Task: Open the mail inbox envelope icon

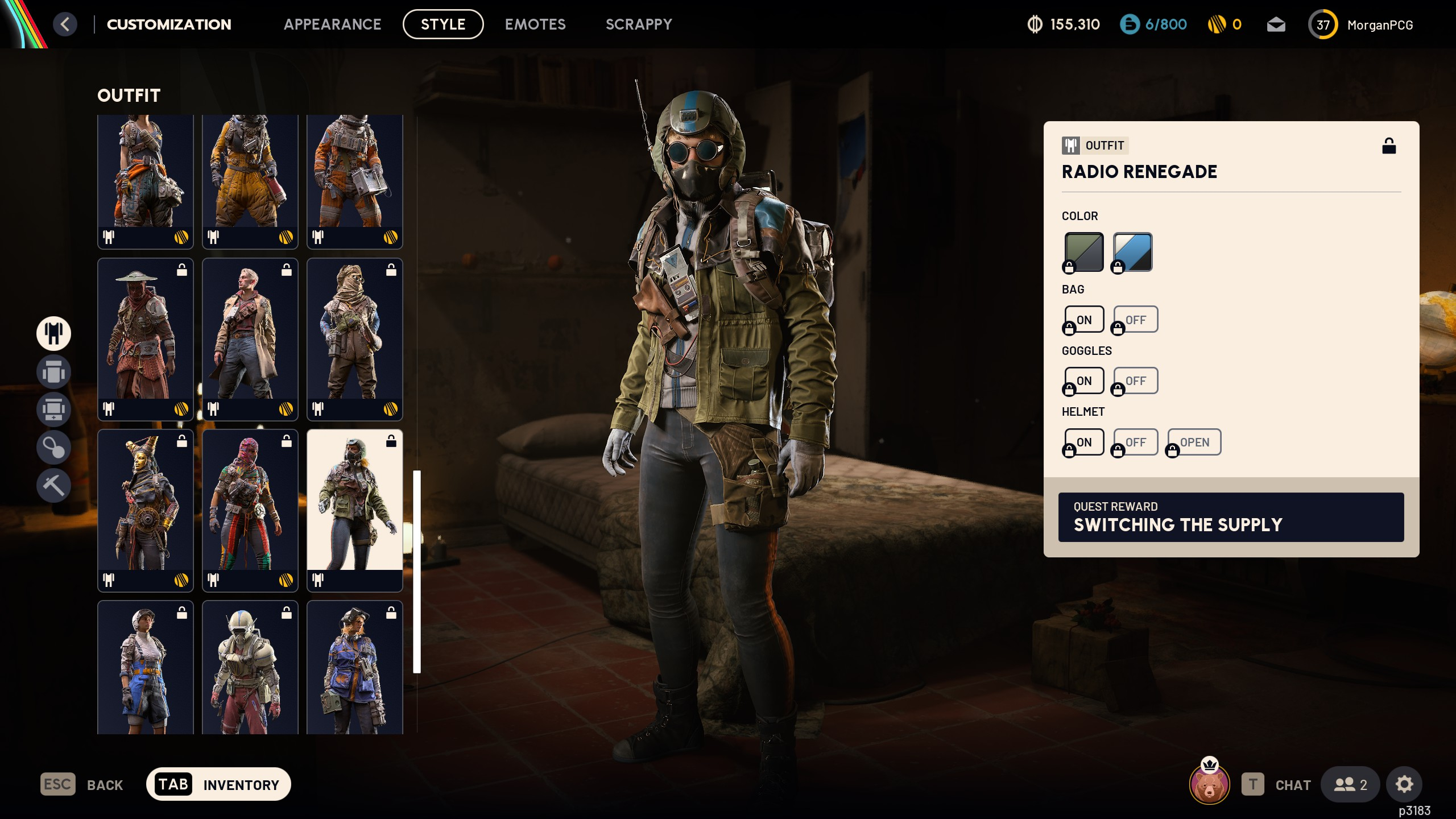Action: [1276, 25]
